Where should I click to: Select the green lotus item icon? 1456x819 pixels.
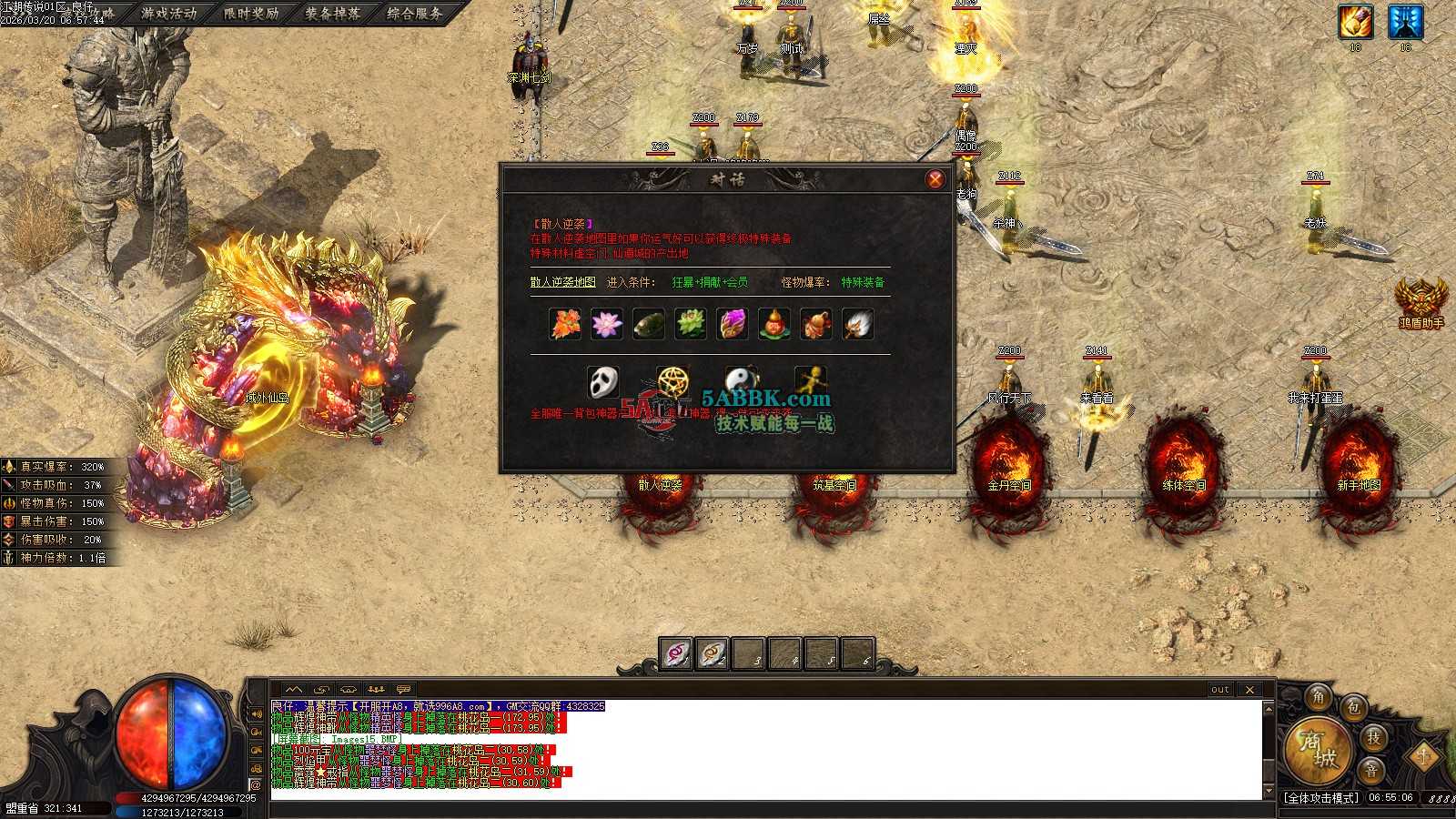(690, 324)
